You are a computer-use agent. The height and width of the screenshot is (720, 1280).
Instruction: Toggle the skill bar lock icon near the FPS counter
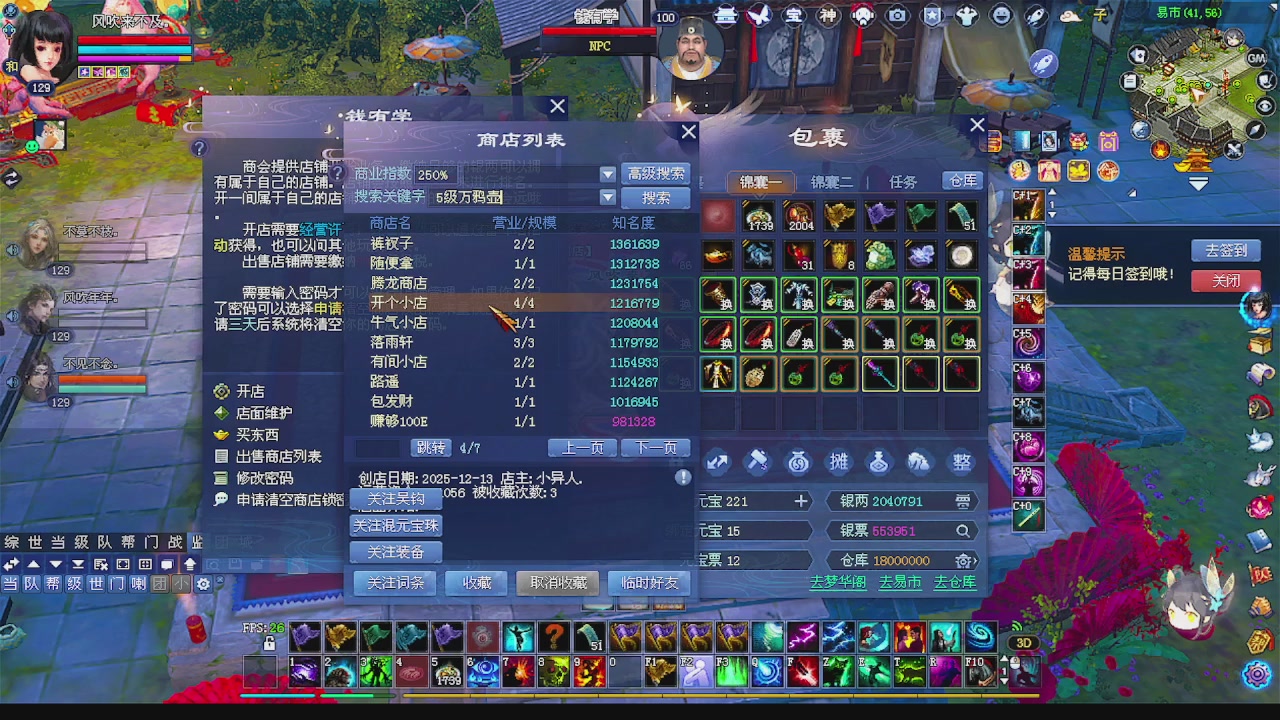267,644
